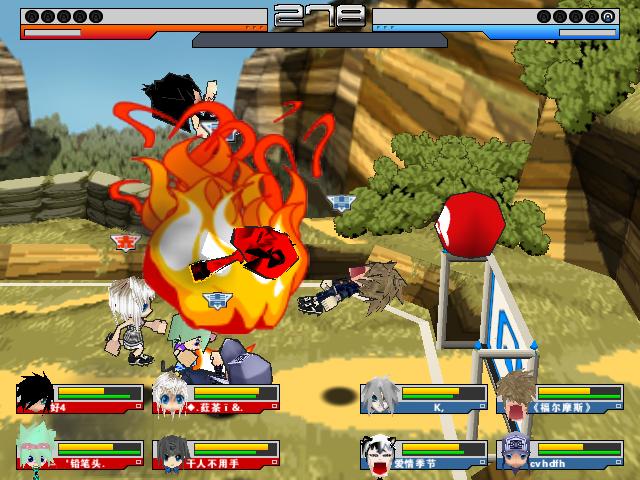
Task: Select the player panel named 好4
Action: (80, 397)
